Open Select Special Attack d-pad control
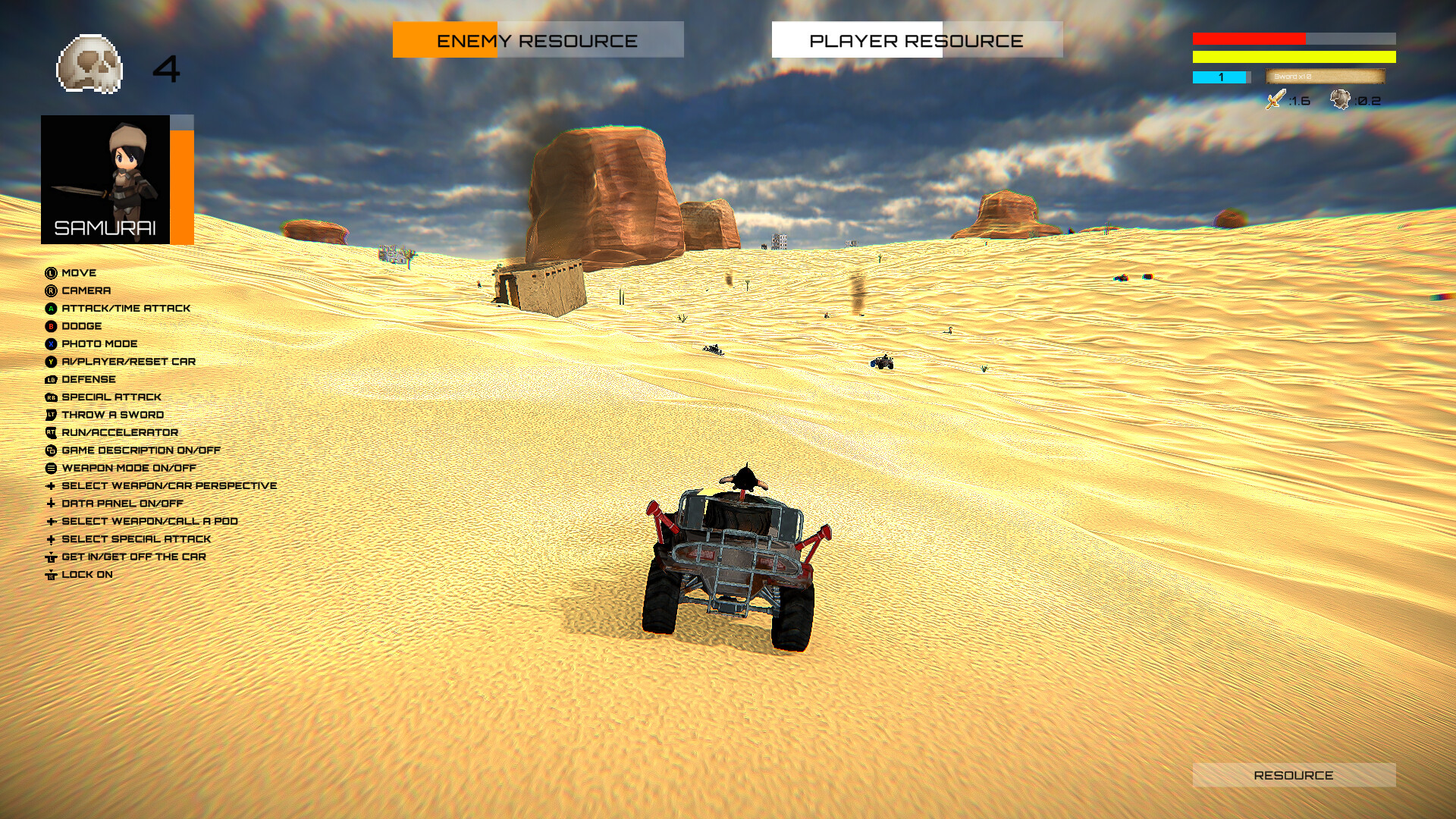 click(50, 538)
